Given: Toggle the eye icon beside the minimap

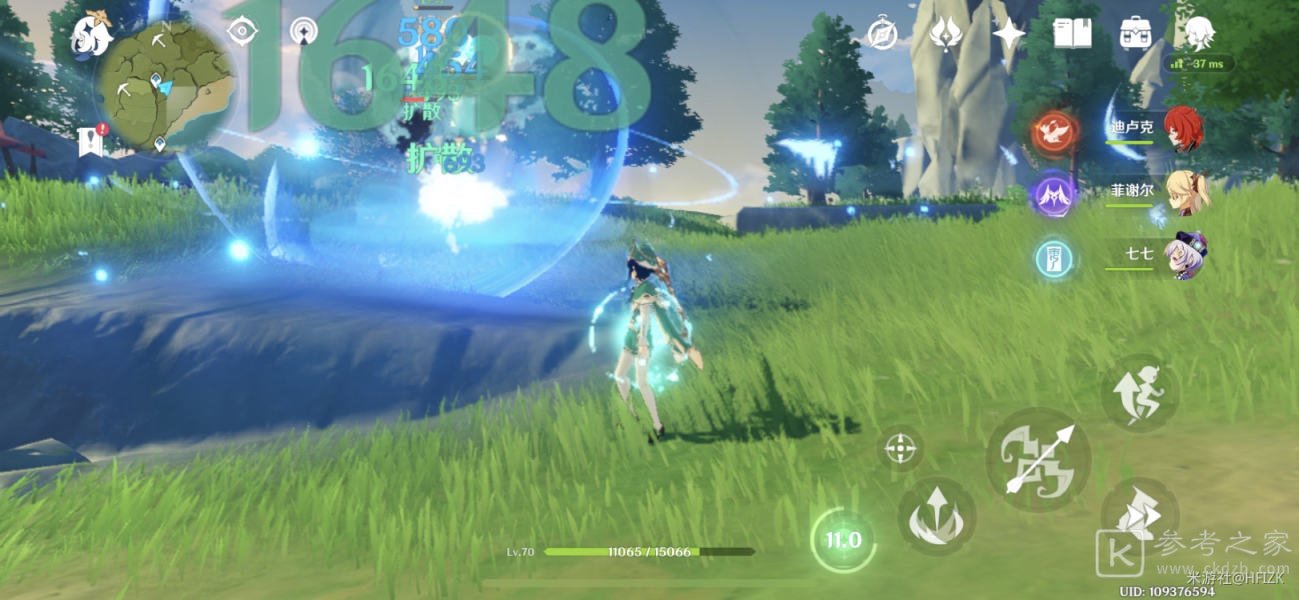Looking at the screenshot, I should pos(241,31).
